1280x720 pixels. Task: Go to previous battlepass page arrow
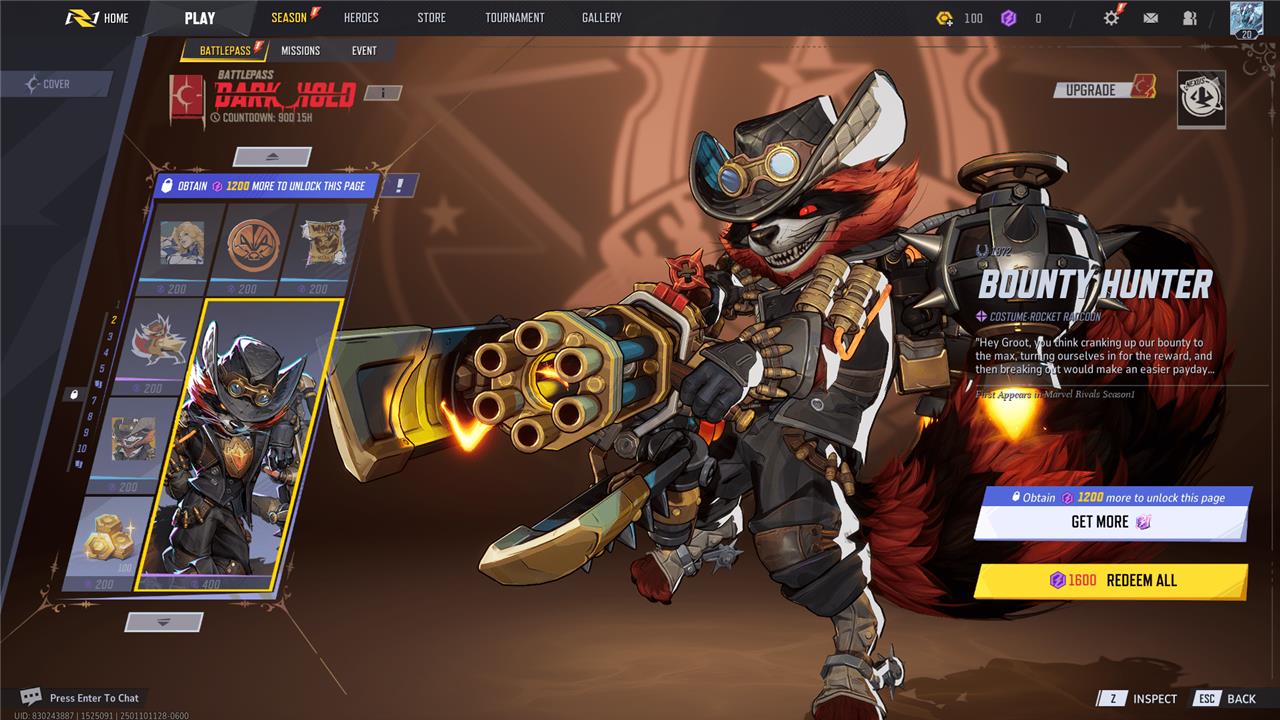[x=272, y=157]
